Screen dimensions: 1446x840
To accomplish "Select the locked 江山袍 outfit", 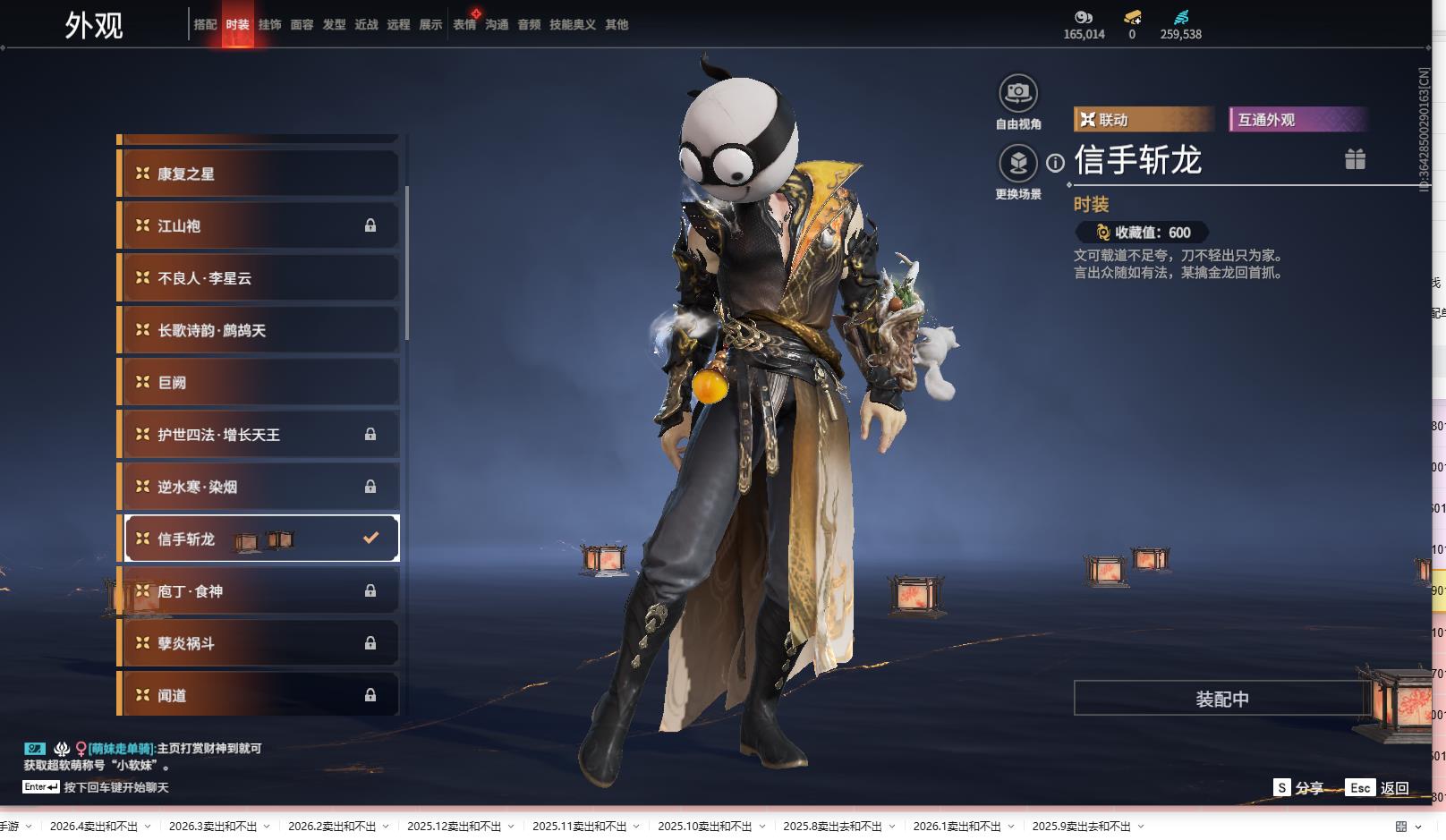I will [x=259, y=226].
